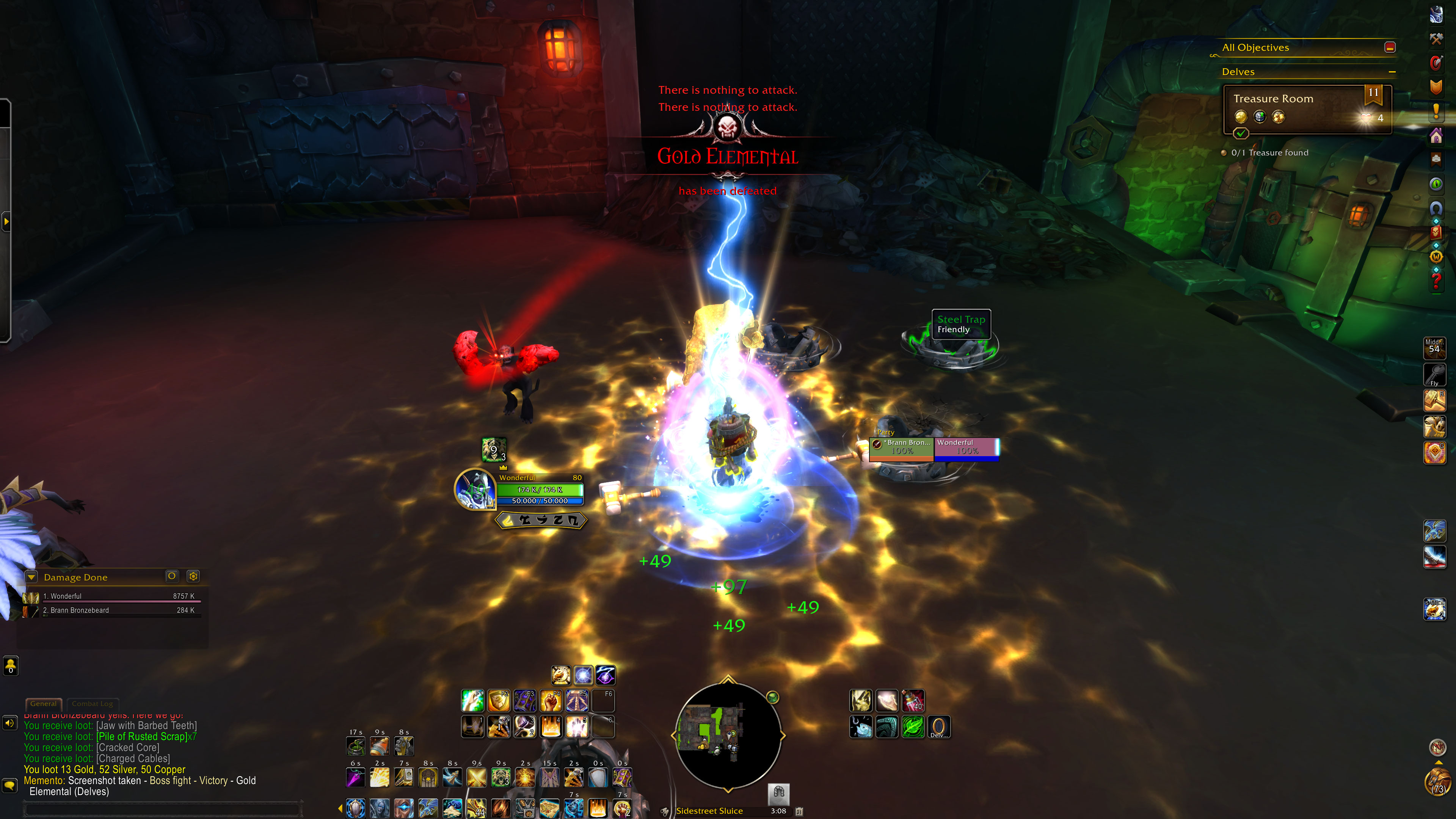Cast the flame pillar ability in slot 4
Viewport: 1456px width, 819px height.
point(551,727)
